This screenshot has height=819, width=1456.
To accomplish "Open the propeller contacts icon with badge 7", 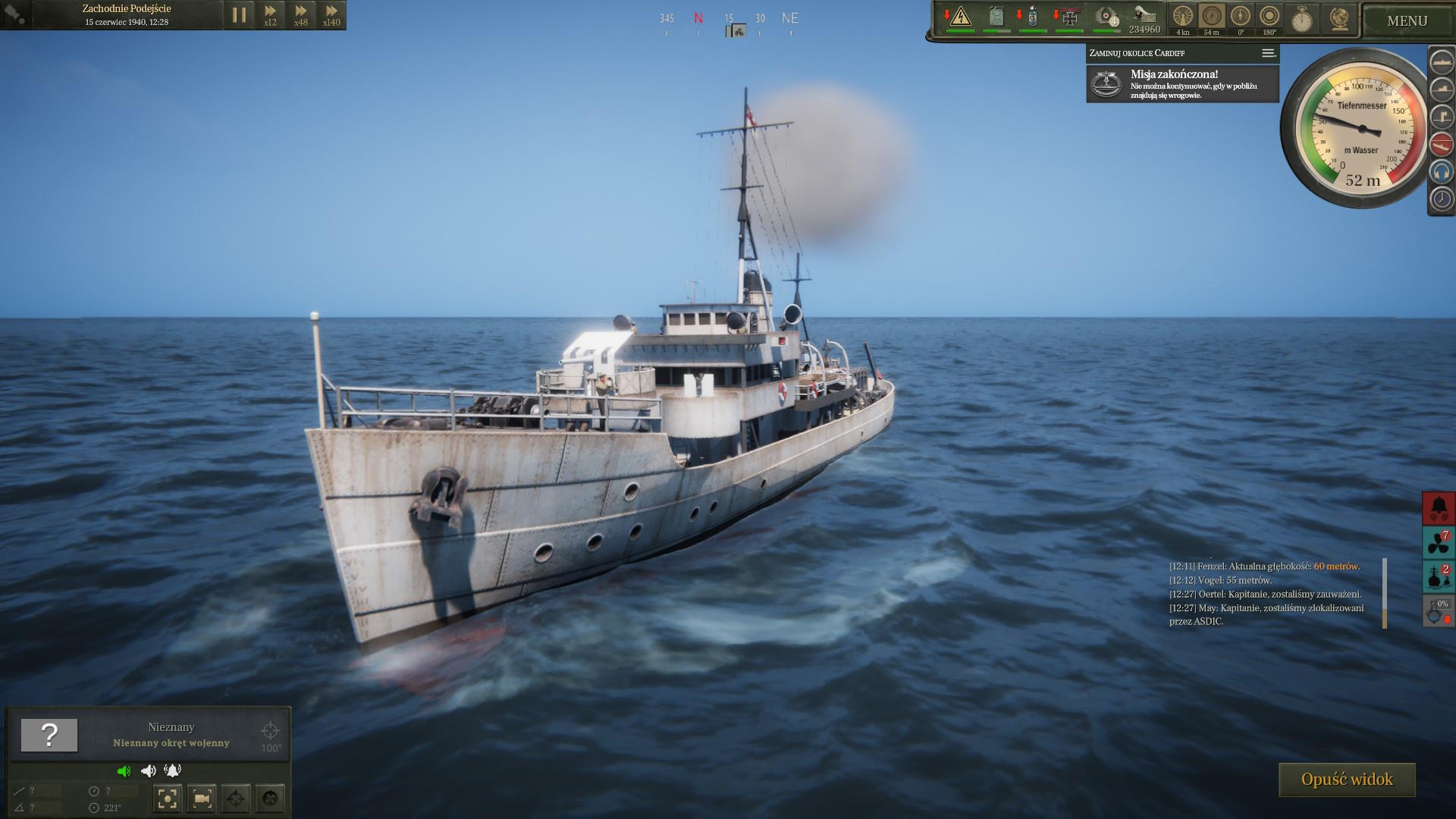I will 1438,542.
